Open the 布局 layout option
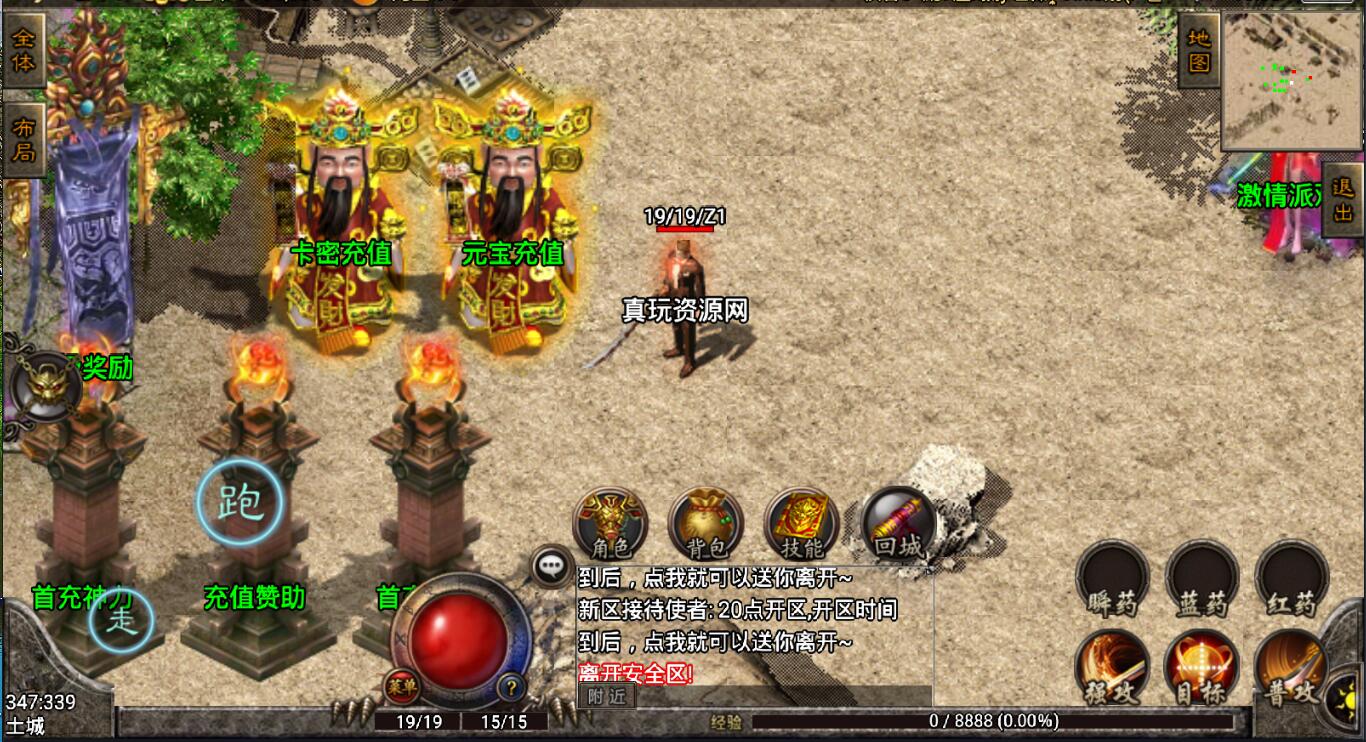 coord(23,139)
